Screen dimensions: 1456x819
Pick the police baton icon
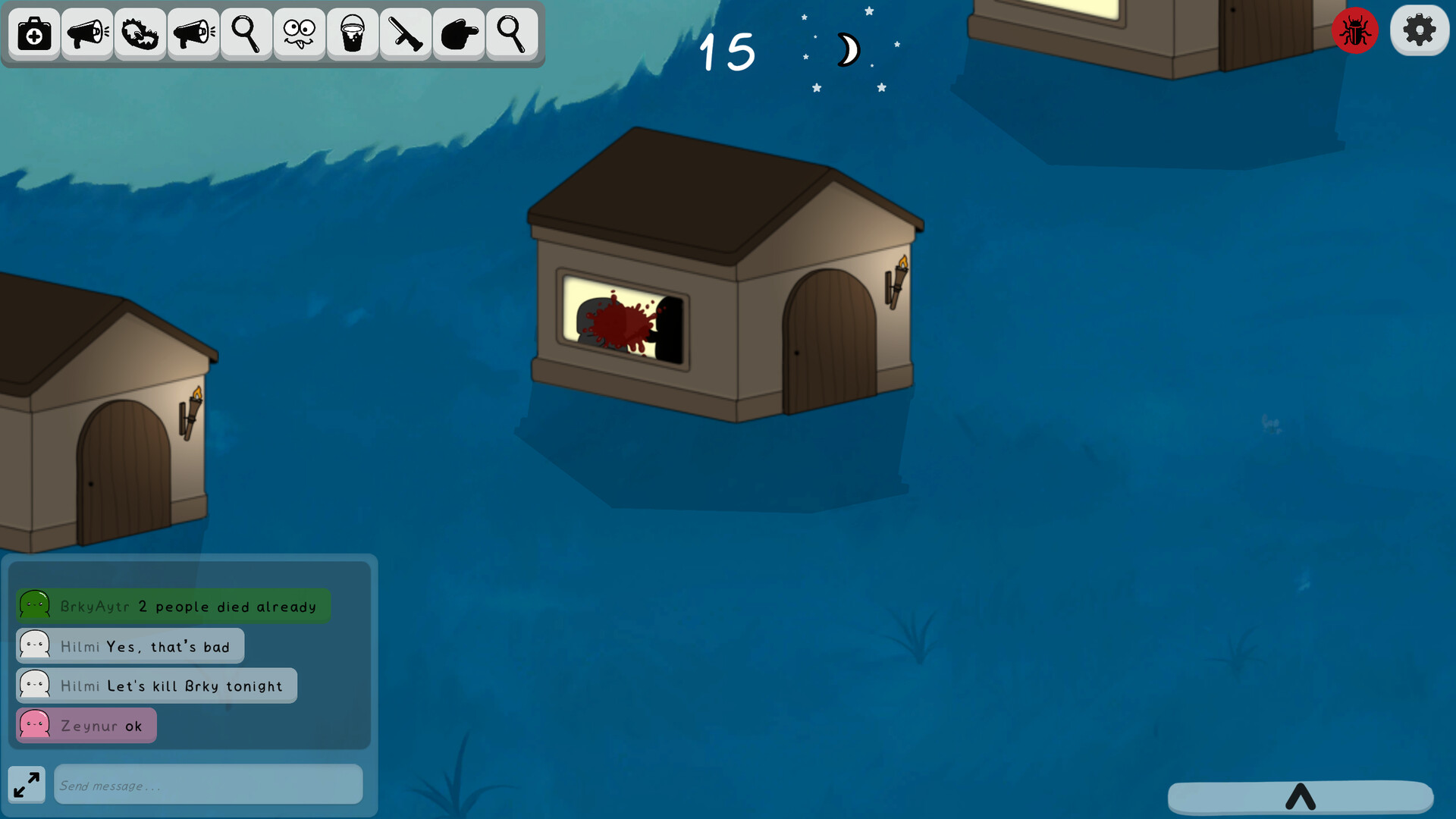406,34
